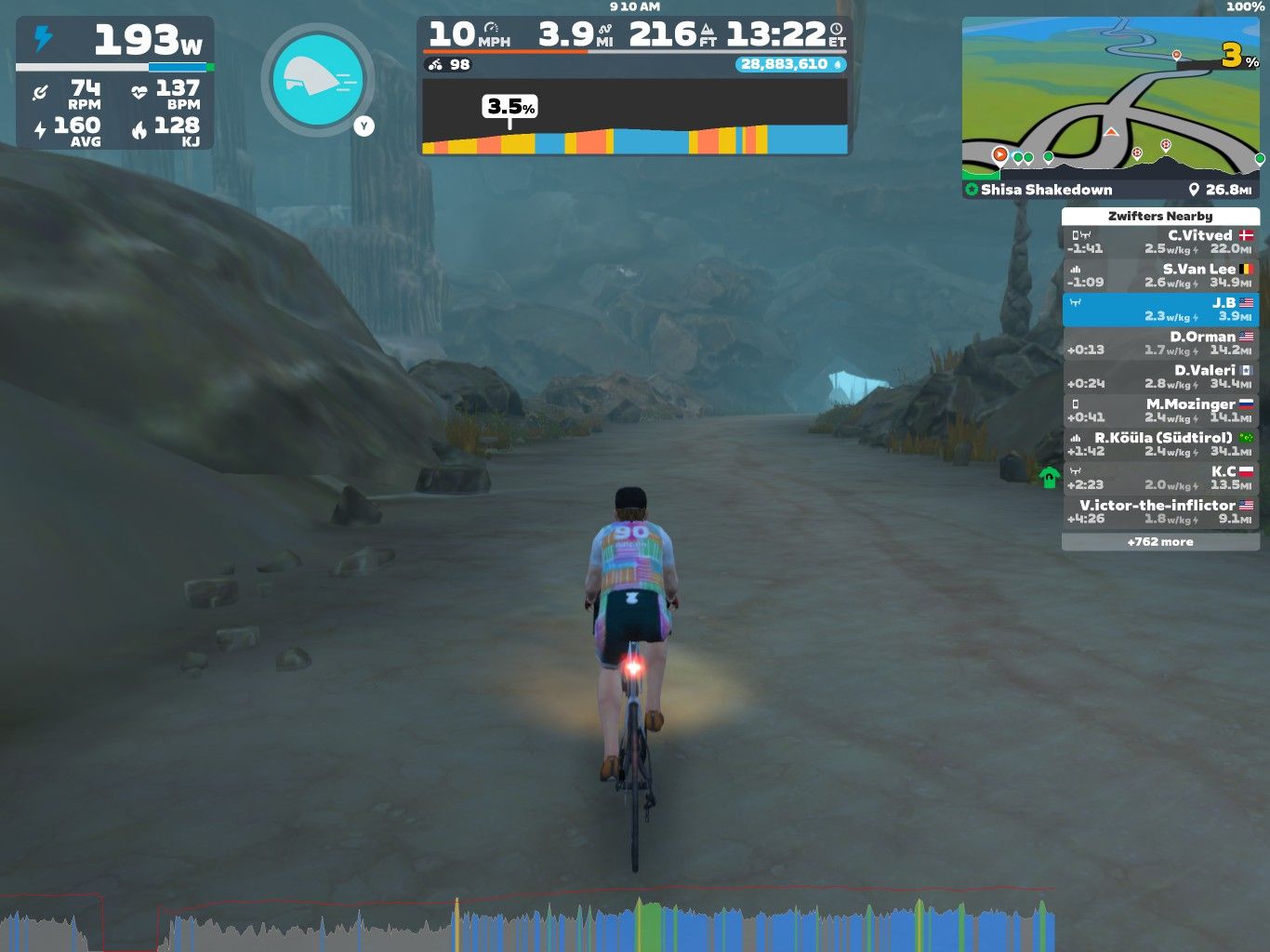
Task: Select D.Valeri in the riders list
Action: coord(1160,377)
